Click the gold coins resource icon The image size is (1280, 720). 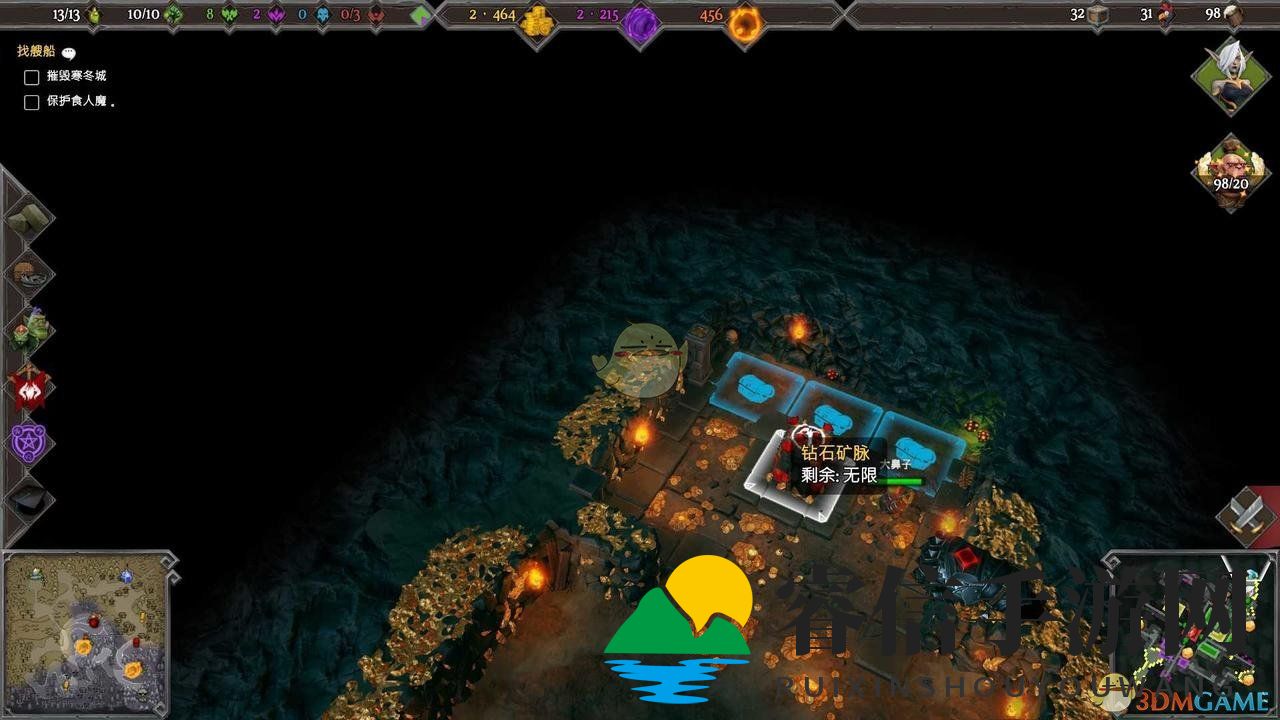pyautogui.click(x=539, y=19)
